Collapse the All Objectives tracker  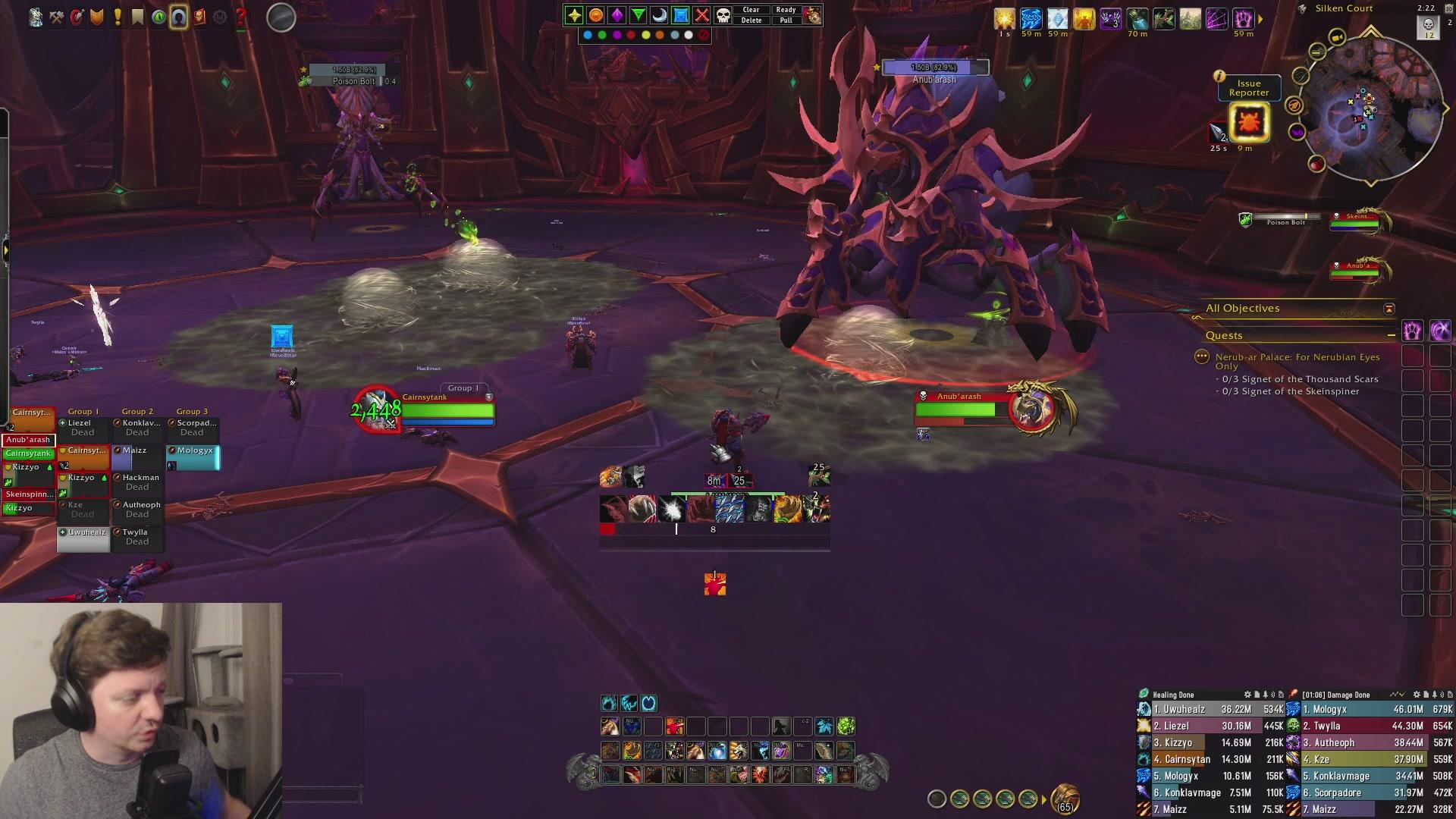coord(1389,309)
